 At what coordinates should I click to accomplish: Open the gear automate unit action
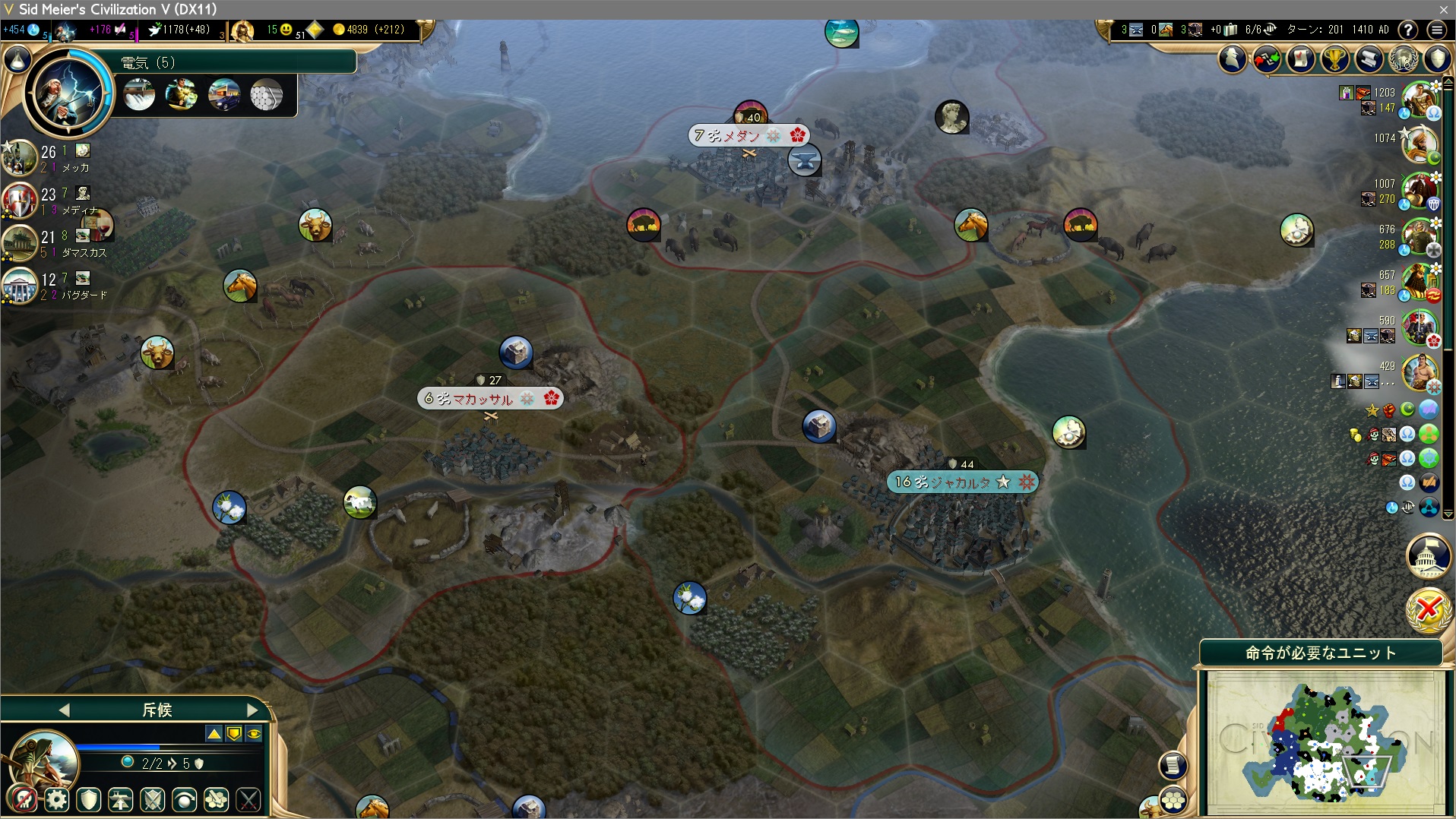pos(57,799)
